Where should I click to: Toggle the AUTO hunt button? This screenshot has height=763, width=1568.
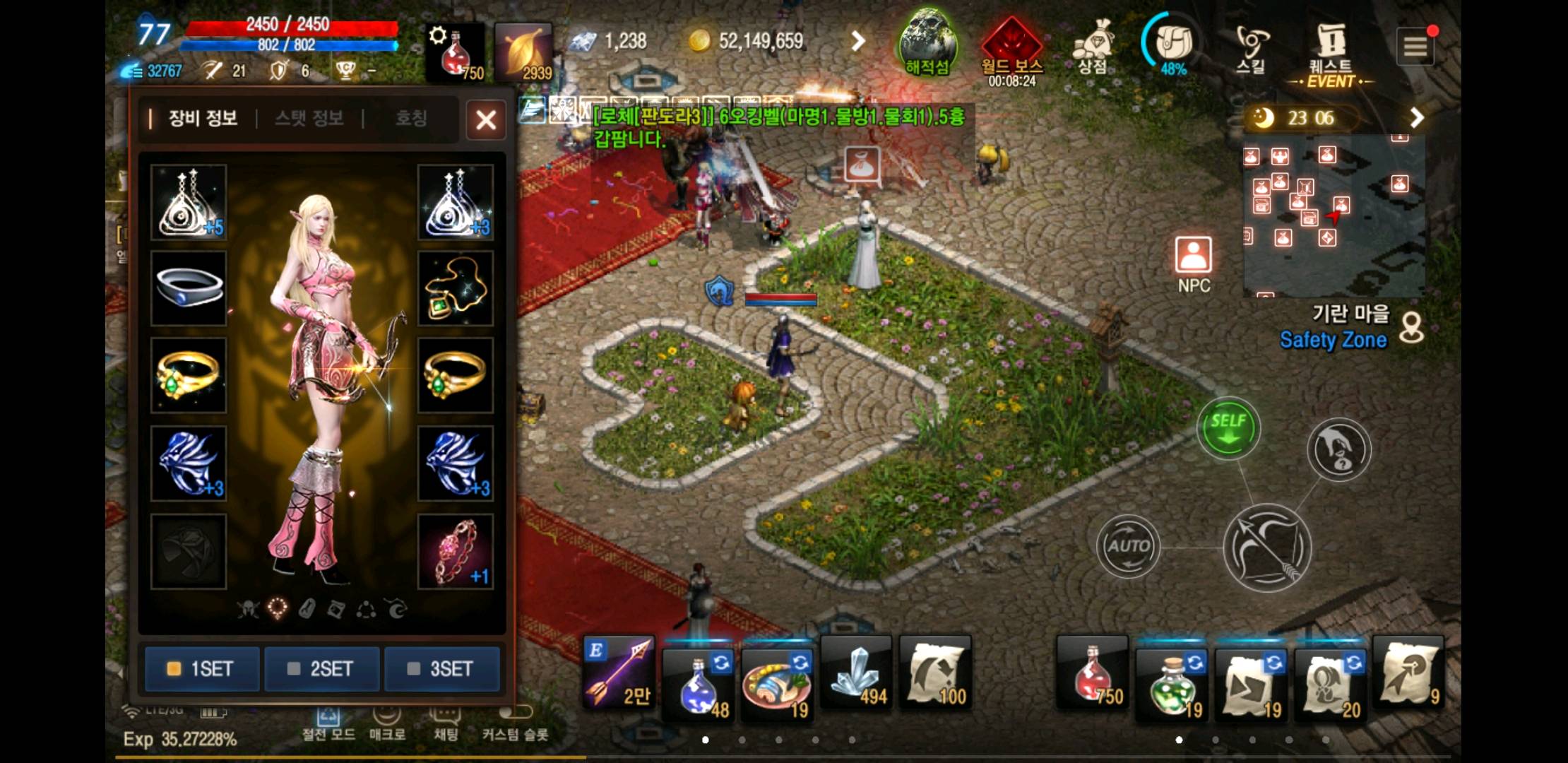[1128, 546]
